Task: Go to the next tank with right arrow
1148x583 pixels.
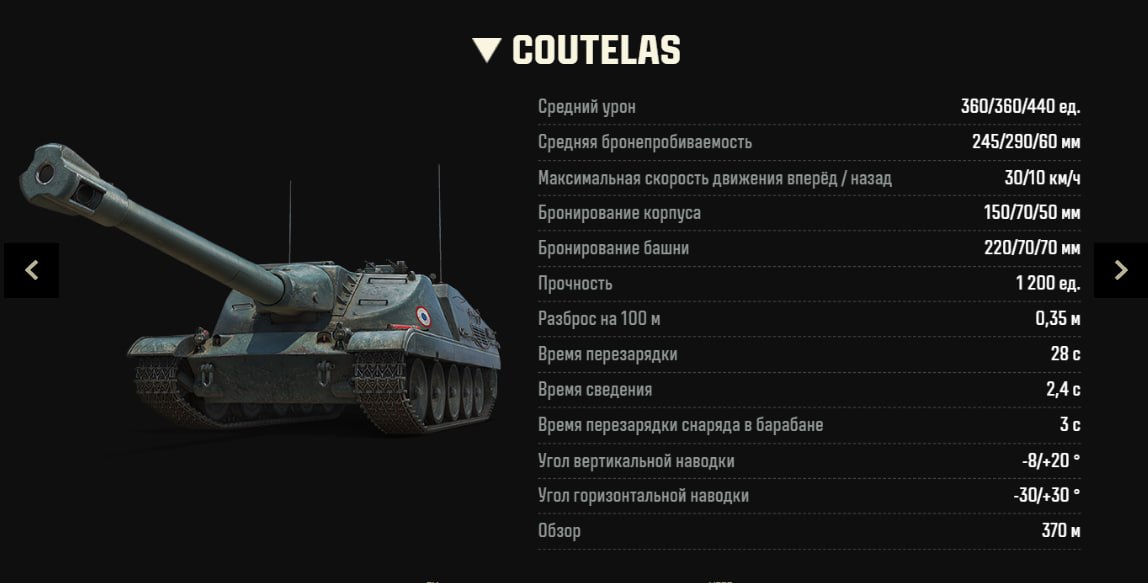Action: point(1120,270)
